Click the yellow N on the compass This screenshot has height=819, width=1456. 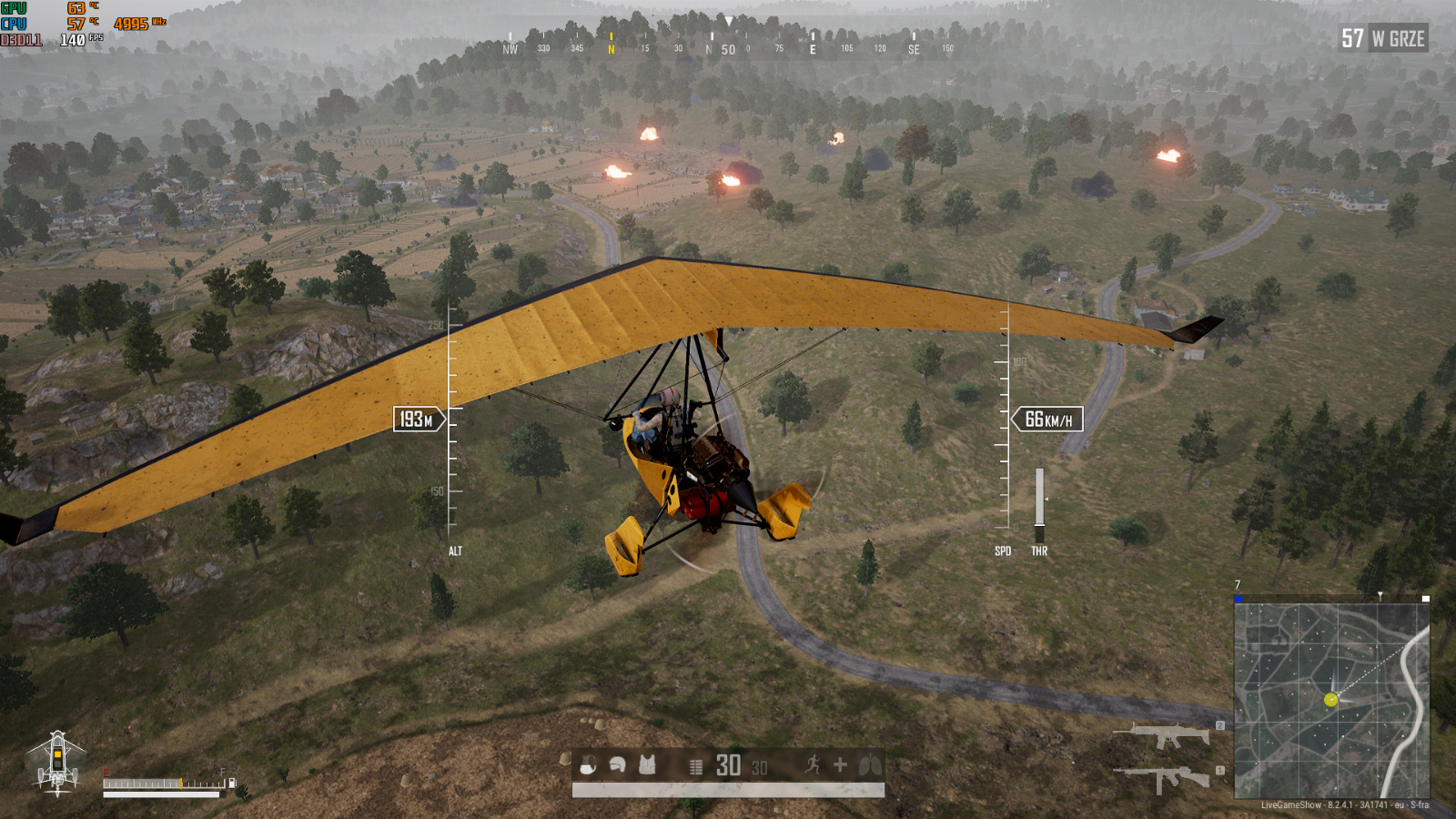[x=612, y=49]
